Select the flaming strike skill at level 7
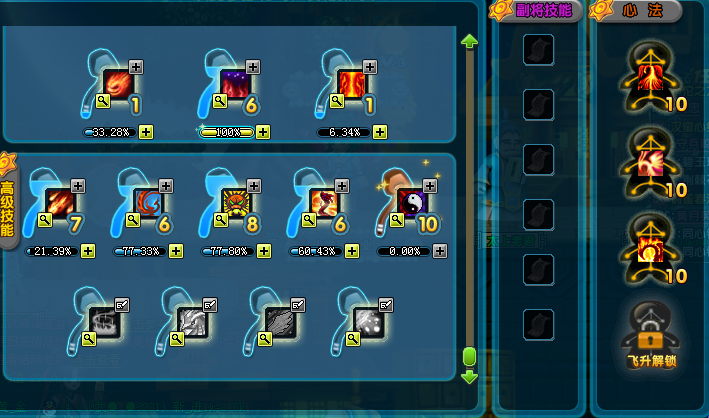Image resolution: width=709 pixels, height=418 pixels. coord(62,200)
